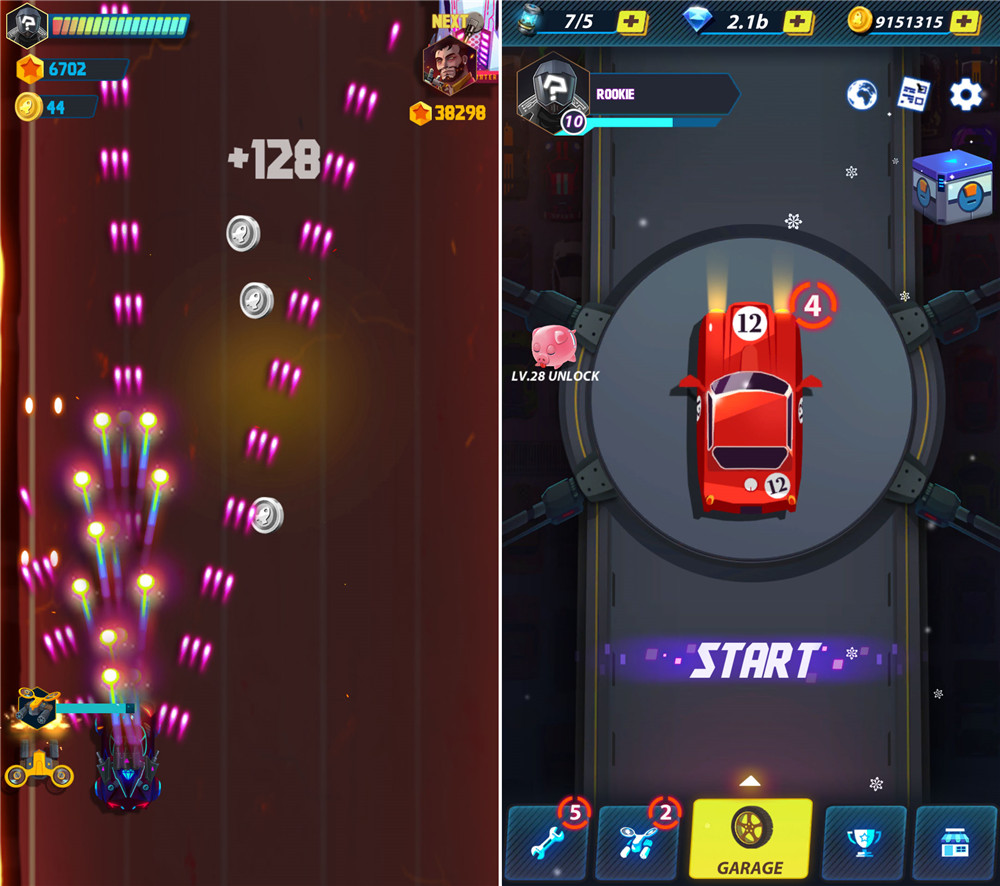Open the Garage tab

750,838
